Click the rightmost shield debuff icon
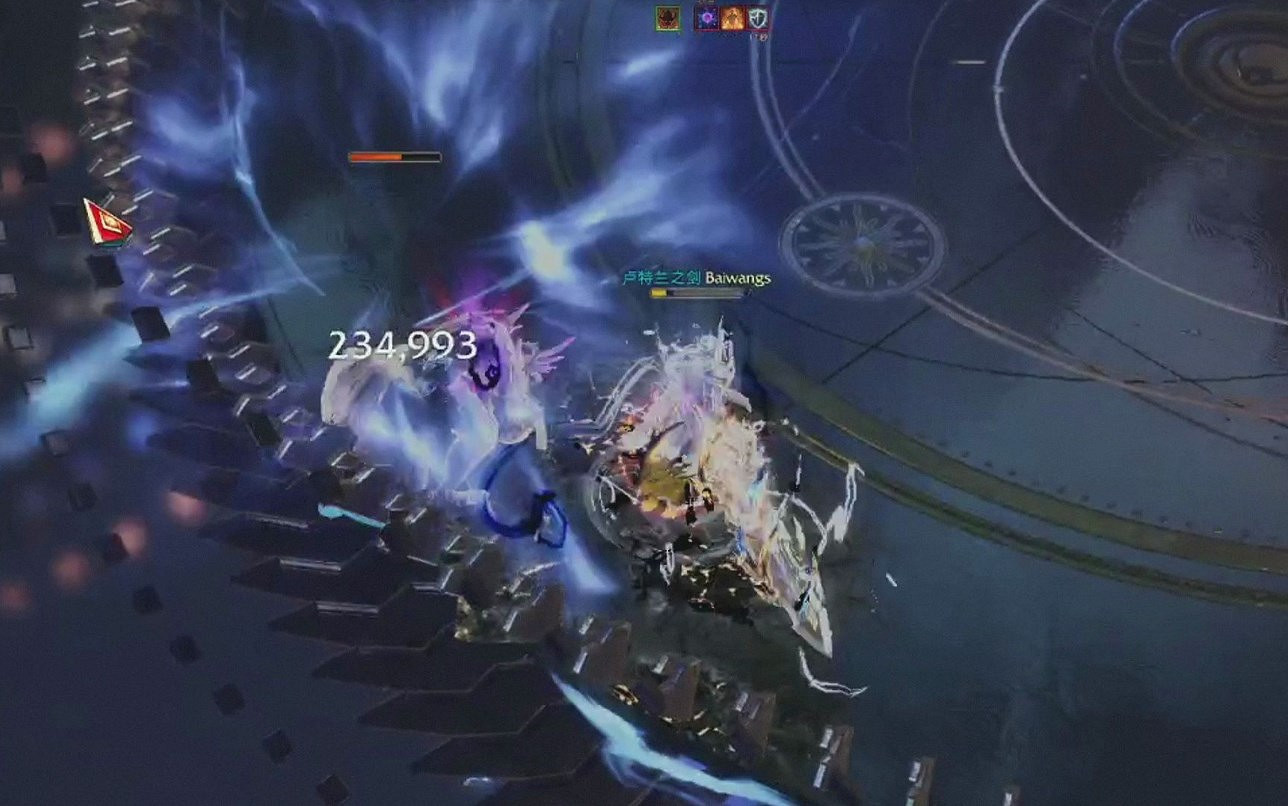1288x806 pixels. (x=757, y=17)
